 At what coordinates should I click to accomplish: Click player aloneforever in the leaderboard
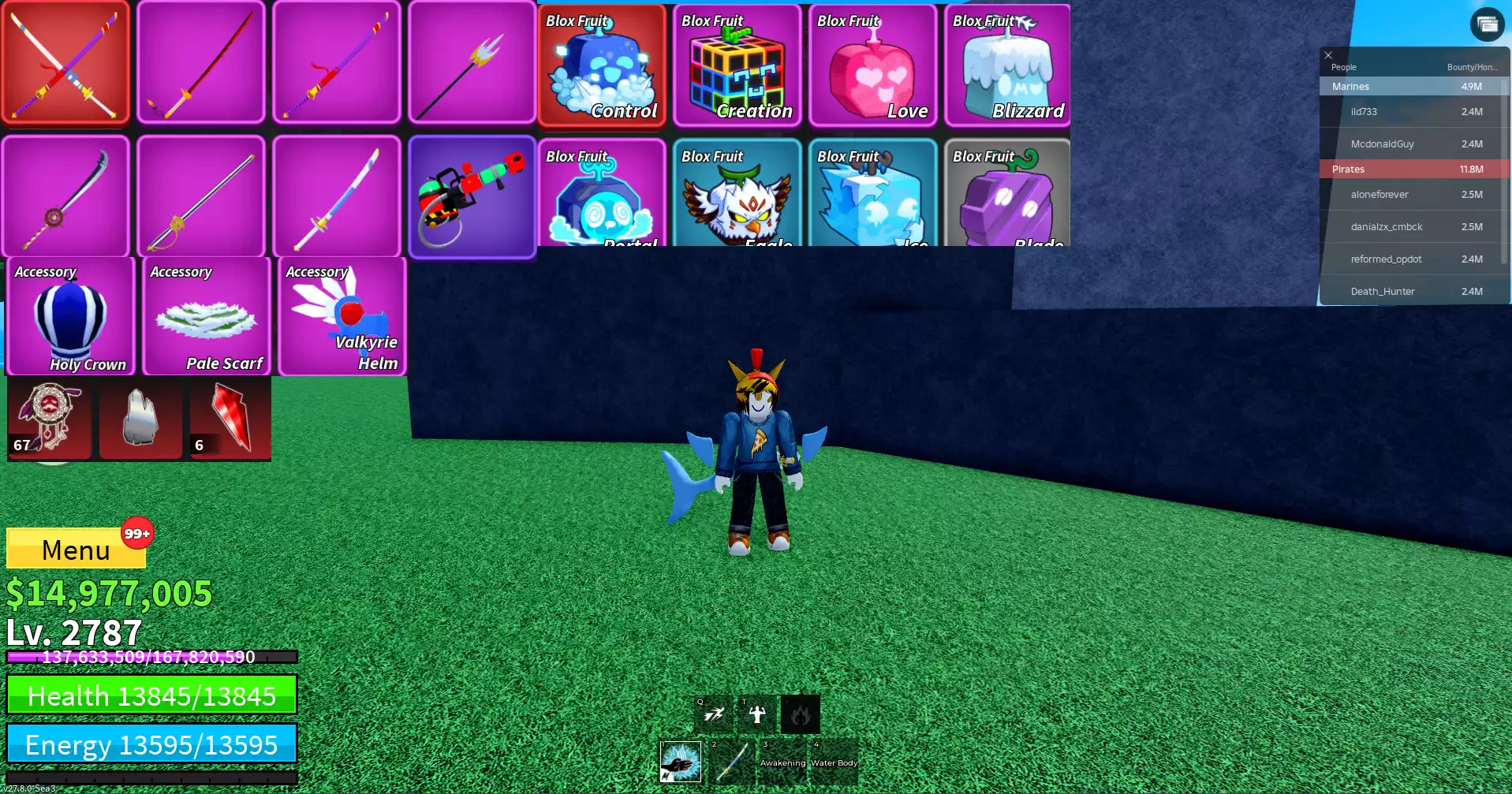pyautogui.click(x=1379, y=194)
